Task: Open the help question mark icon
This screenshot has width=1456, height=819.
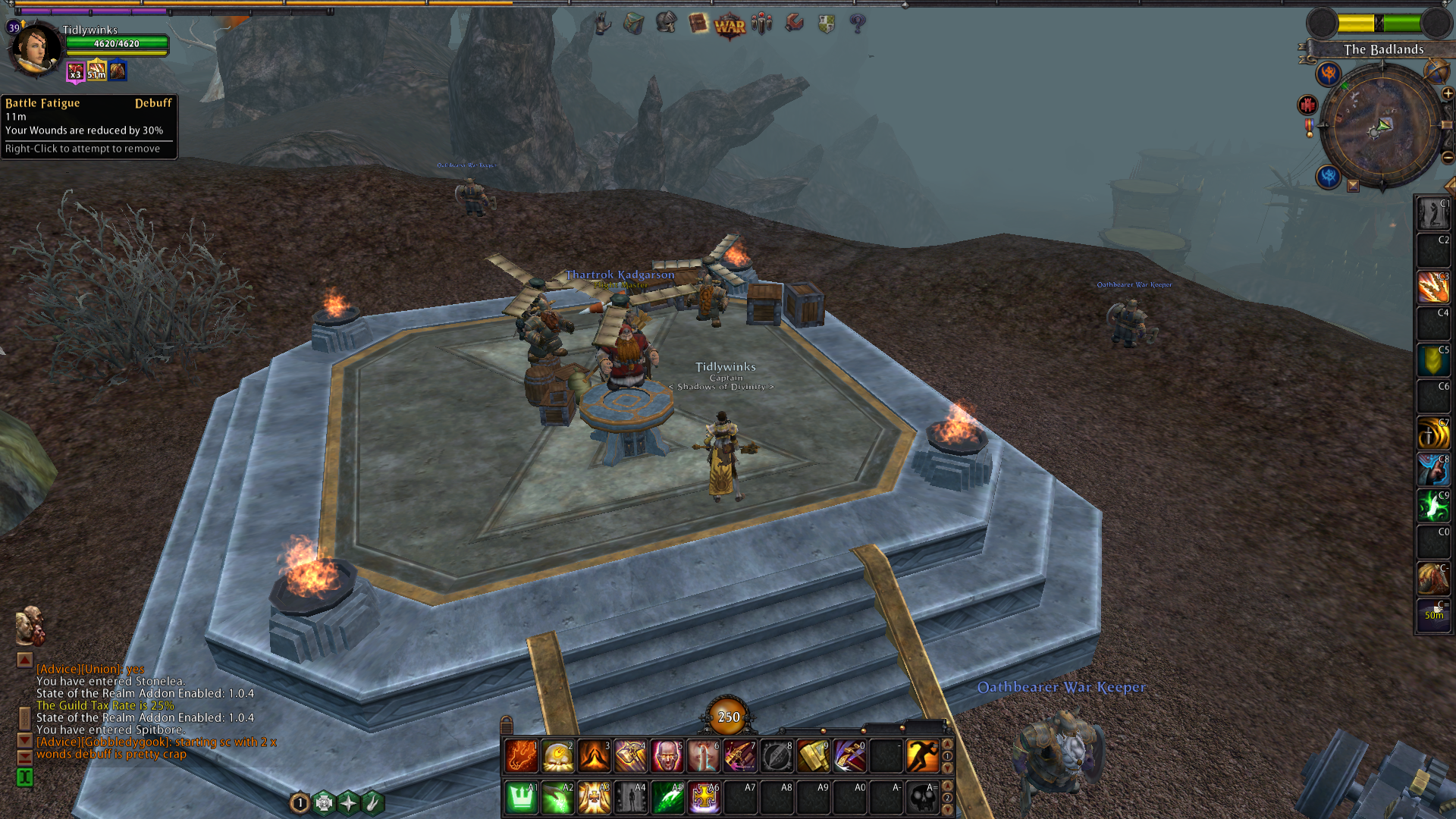Action: point(857,24)
